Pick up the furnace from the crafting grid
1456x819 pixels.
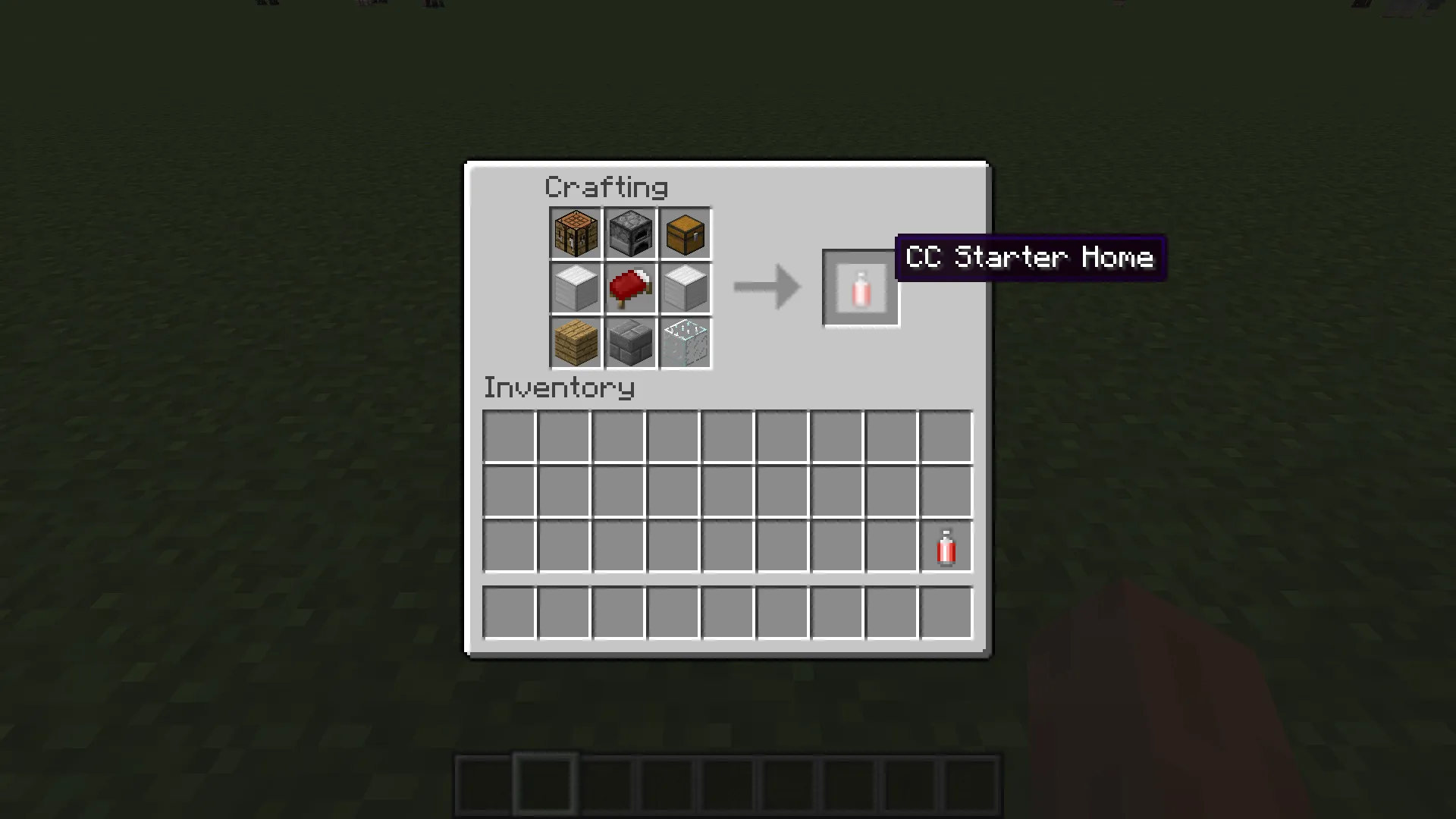(630, 233)
